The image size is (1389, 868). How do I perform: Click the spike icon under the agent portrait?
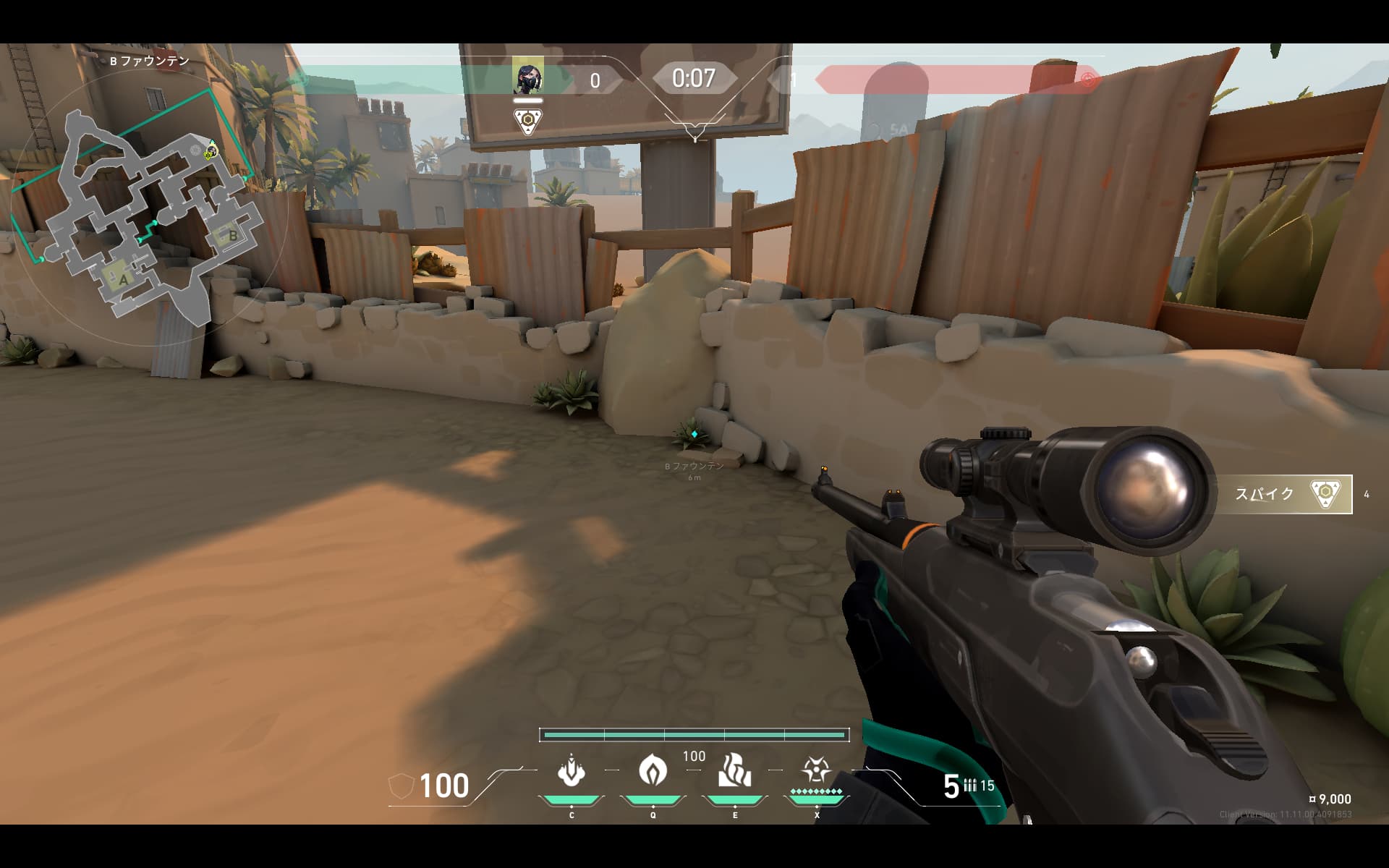[529, 122]
